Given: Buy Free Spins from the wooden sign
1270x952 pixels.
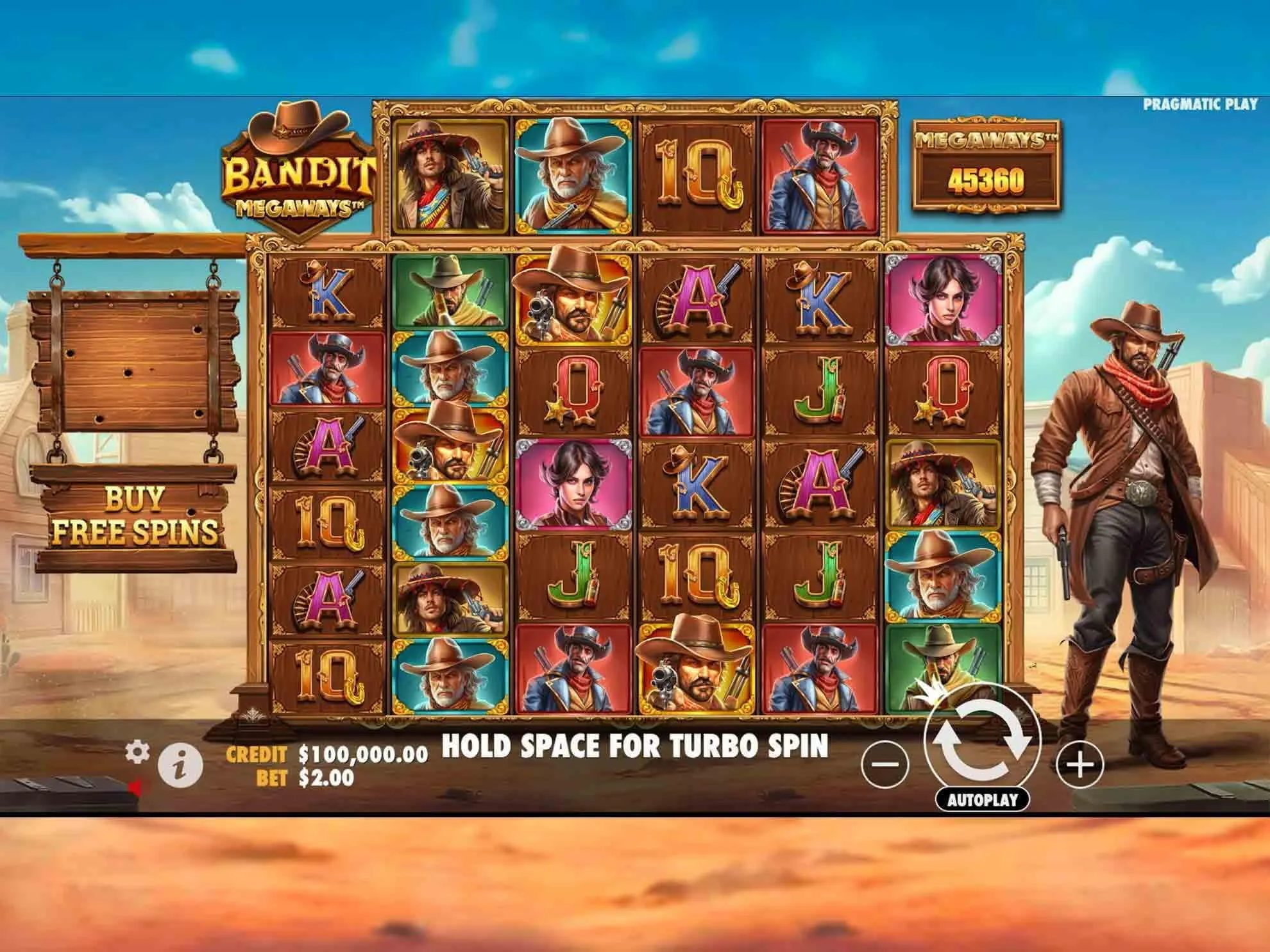Looking at the screenshot, I should point(135,516).
